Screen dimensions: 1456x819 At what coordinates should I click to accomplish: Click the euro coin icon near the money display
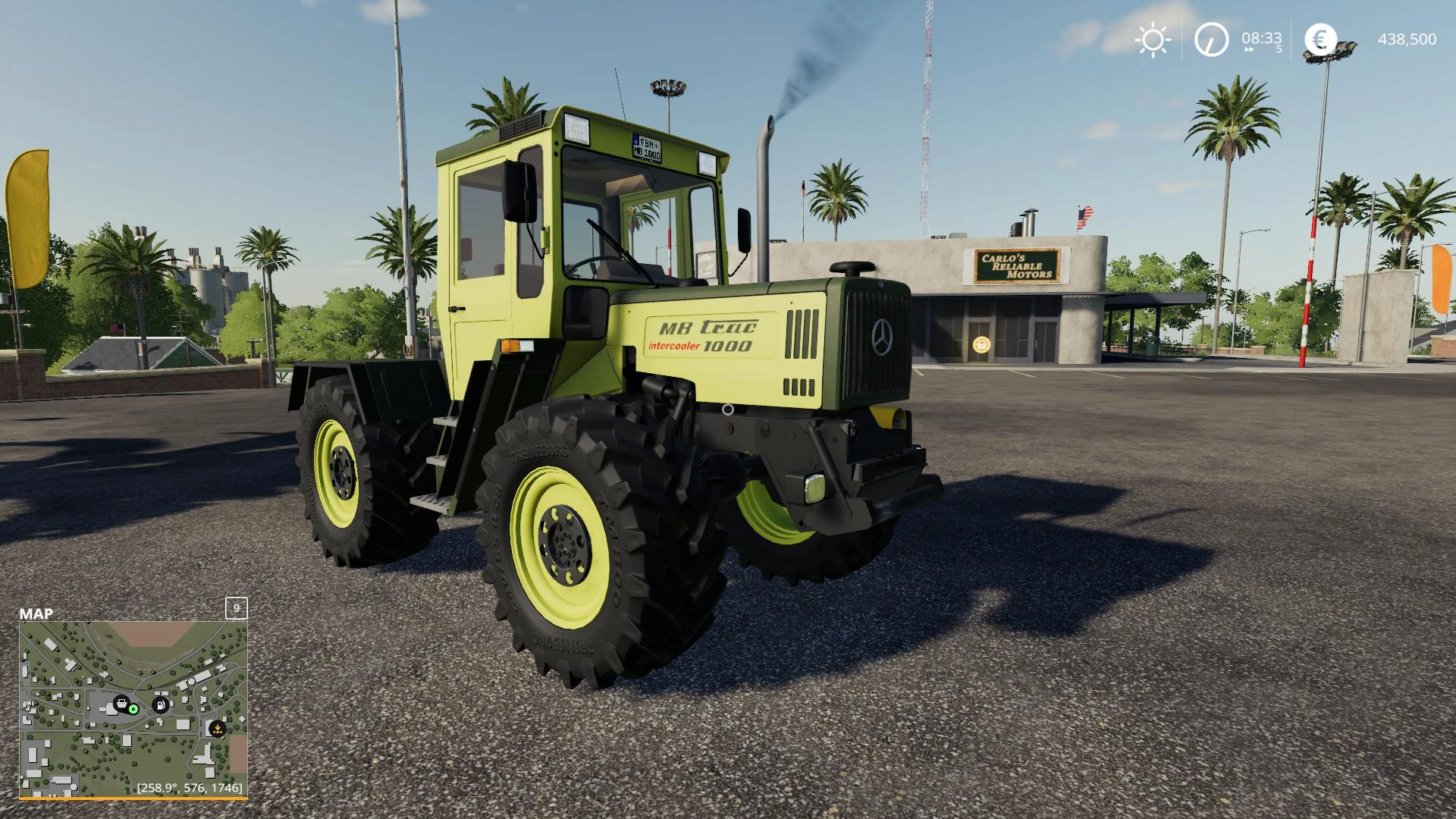click(1322, 39)
